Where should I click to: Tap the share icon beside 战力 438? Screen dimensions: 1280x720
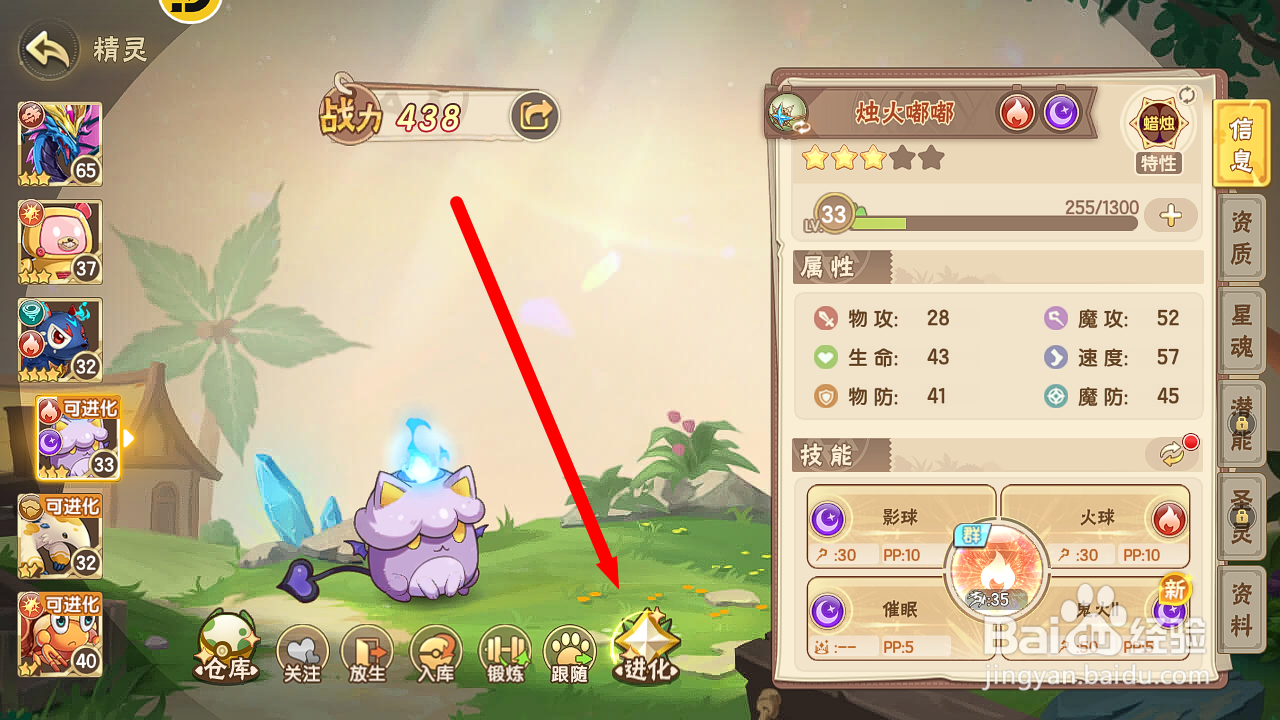tap(535, 115)
